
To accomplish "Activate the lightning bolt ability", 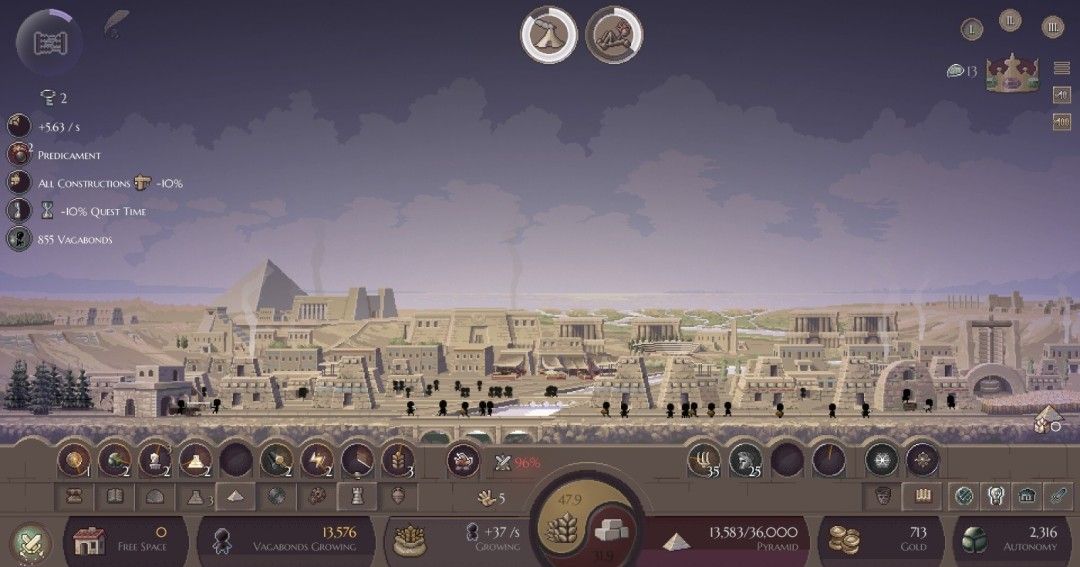I will [317, 459].
